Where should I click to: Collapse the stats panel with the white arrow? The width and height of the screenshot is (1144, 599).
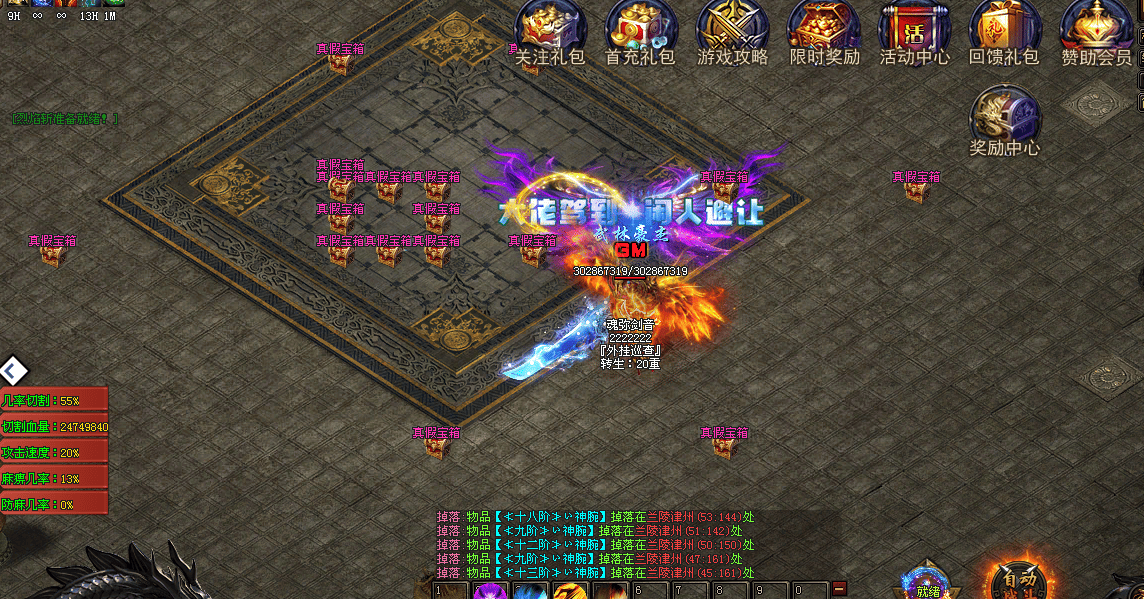13,371
